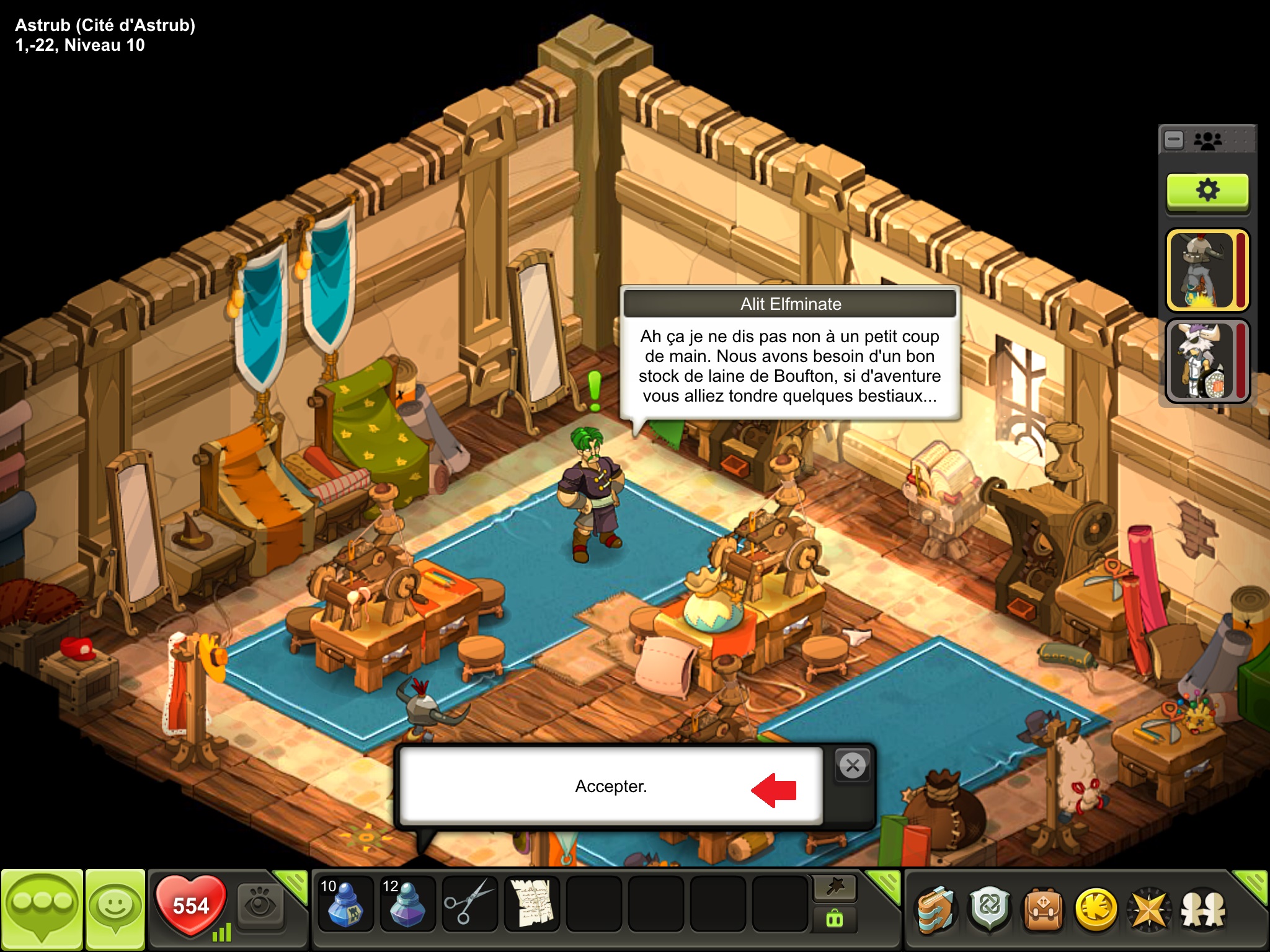Image resolution: width=1270 pixels, height=952 pixels.
Task: Open the backpack inventory
Action: tap(1043, 909)
